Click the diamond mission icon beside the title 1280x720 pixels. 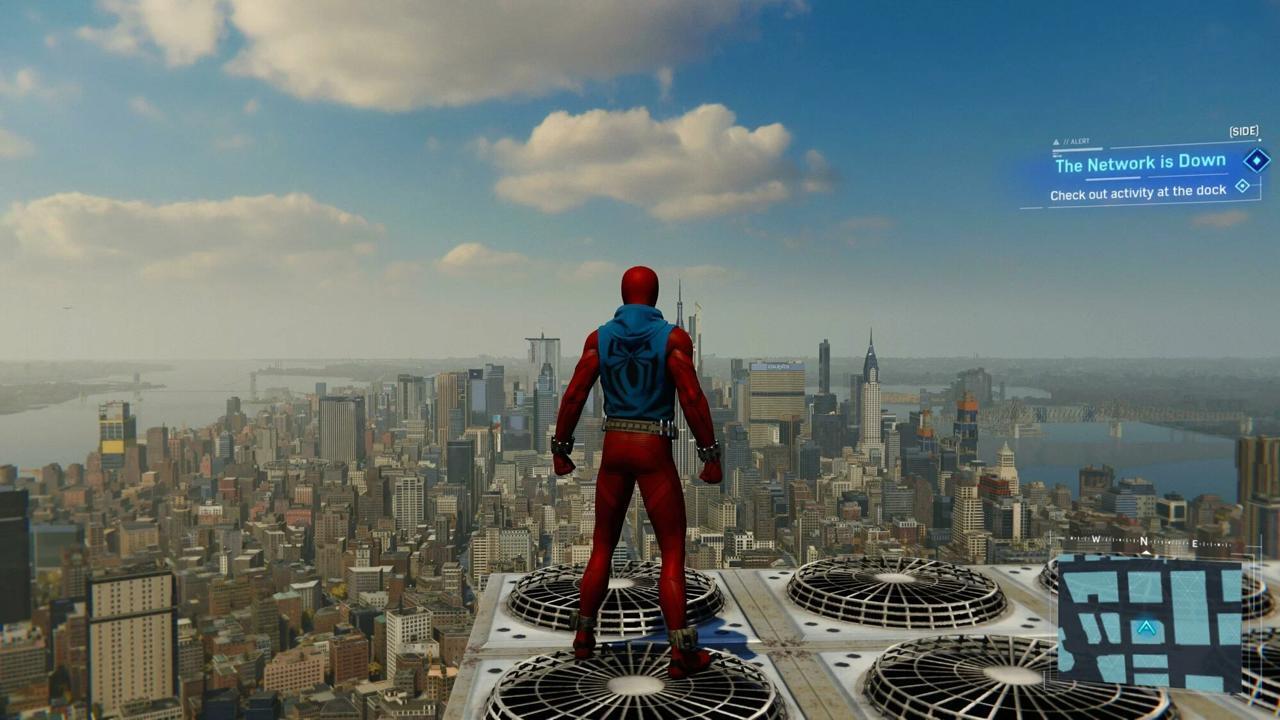pos(1256,160)
